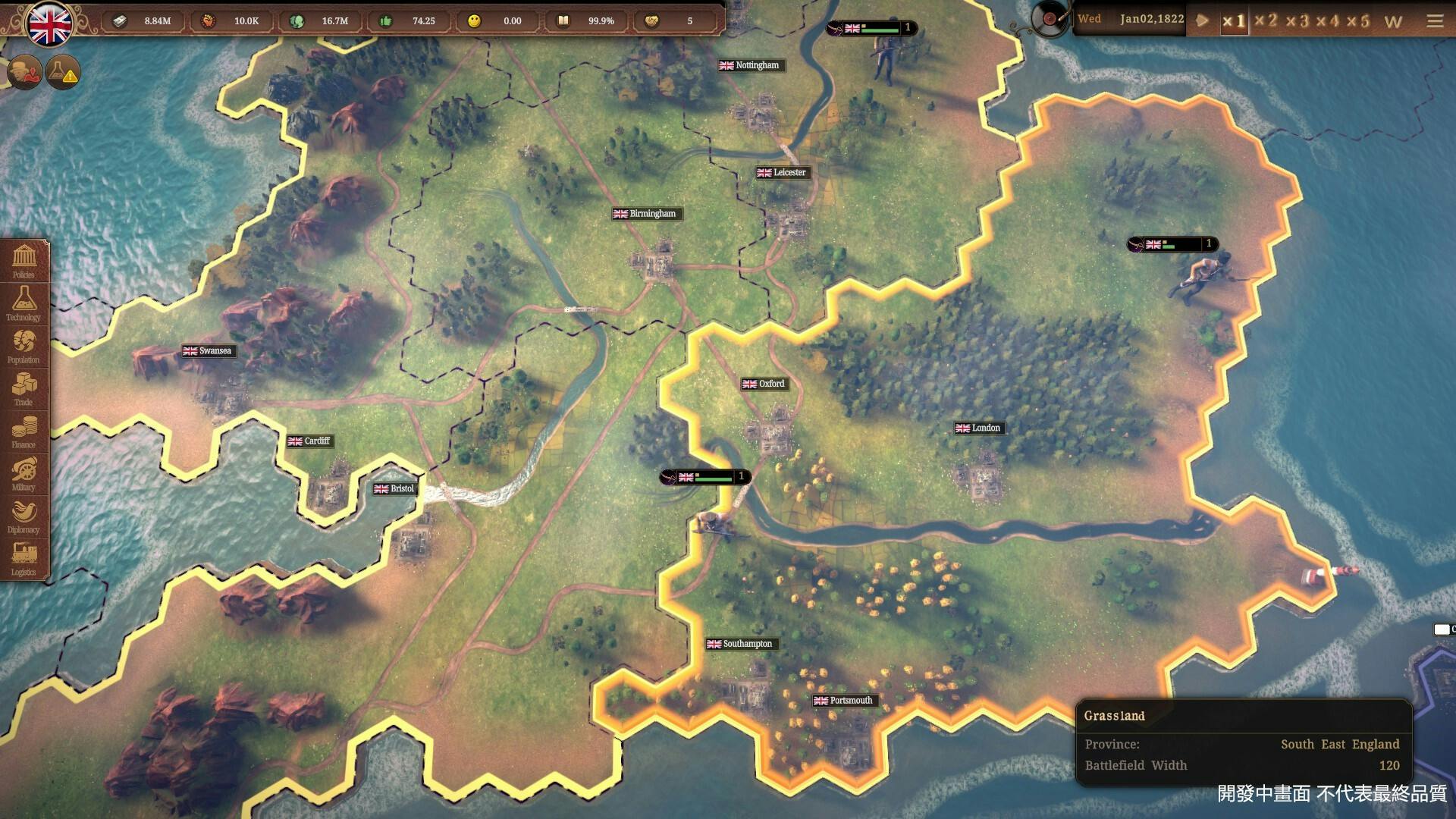Open the Finance menu
Viewport: 1456px width, 819px height.
point(24,430)
